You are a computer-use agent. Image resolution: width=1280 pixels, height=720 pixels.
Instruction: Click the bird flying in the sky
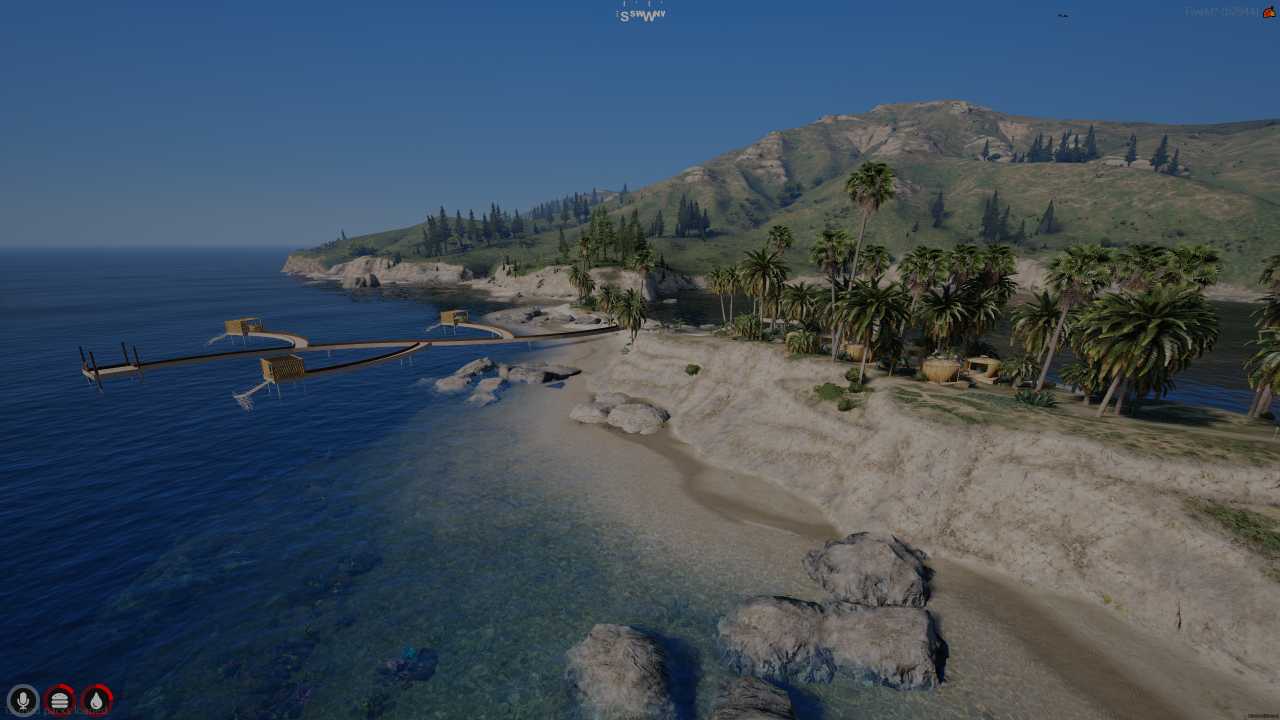(1064, 15)
